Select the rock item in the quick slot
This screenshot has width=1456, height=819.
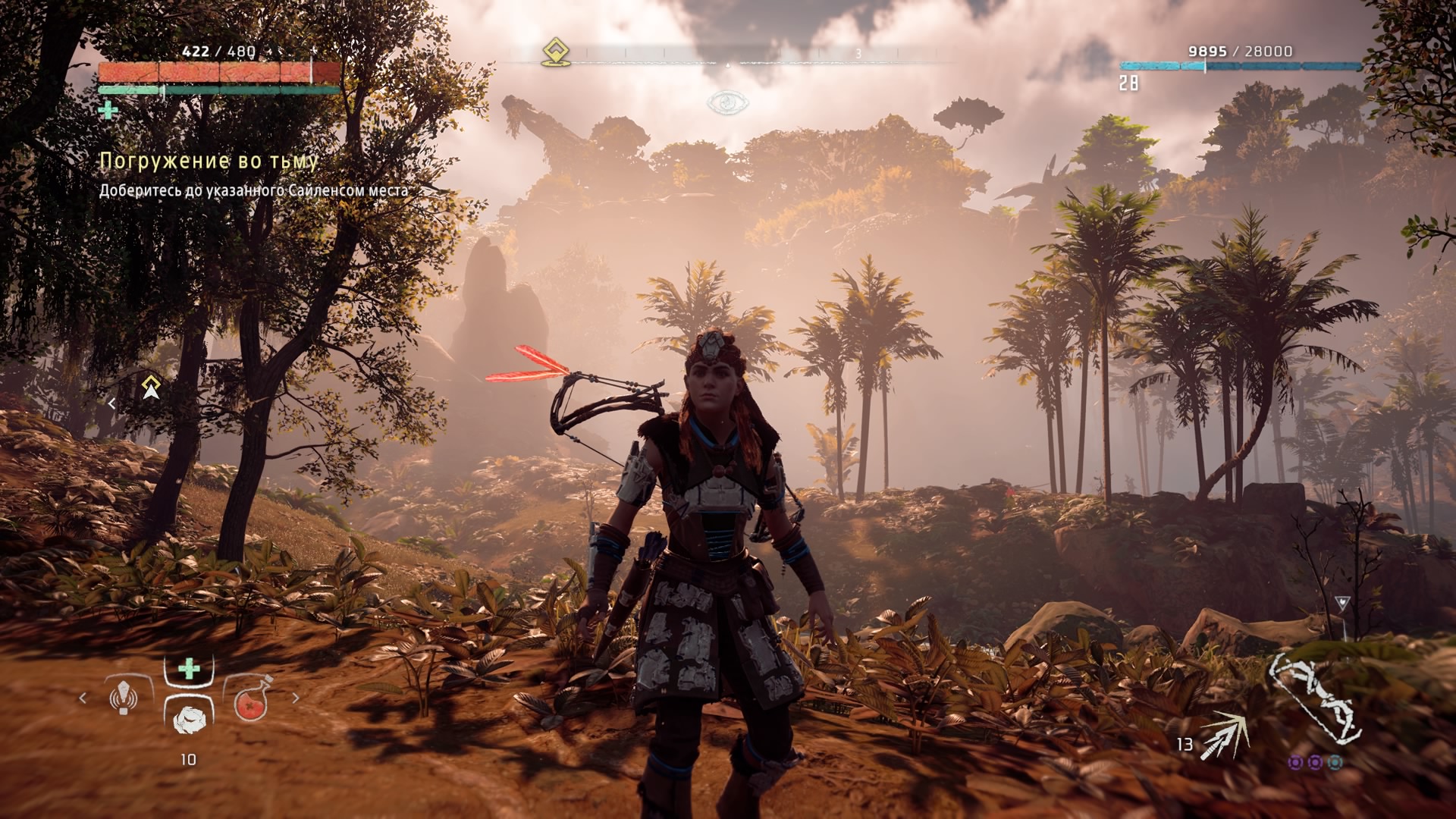[188, 718]
